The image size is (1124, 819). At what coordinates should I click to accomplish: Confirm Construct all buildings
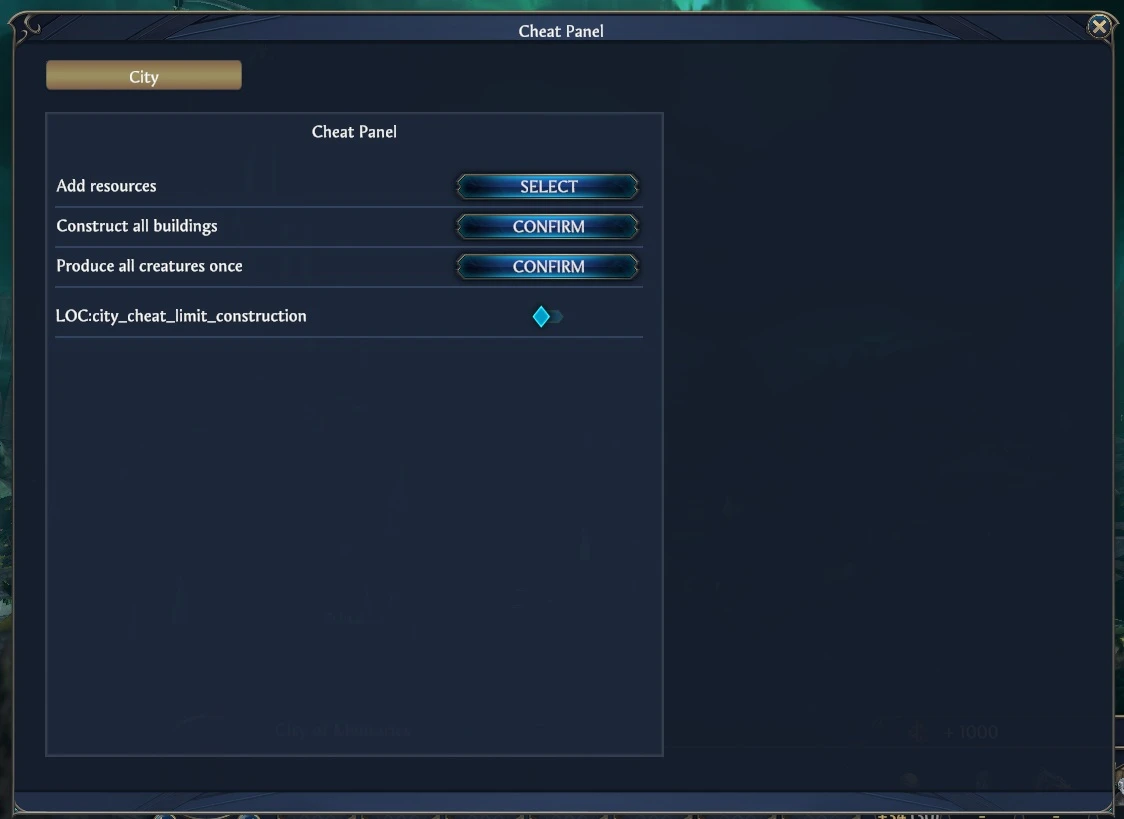click(548, 227)
